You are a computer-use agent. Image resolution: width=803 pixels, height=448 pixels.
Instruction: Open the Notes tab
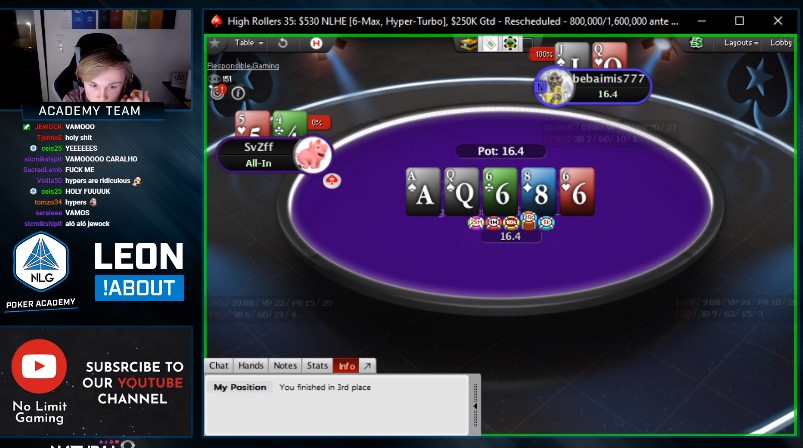[x=285, y=366]
